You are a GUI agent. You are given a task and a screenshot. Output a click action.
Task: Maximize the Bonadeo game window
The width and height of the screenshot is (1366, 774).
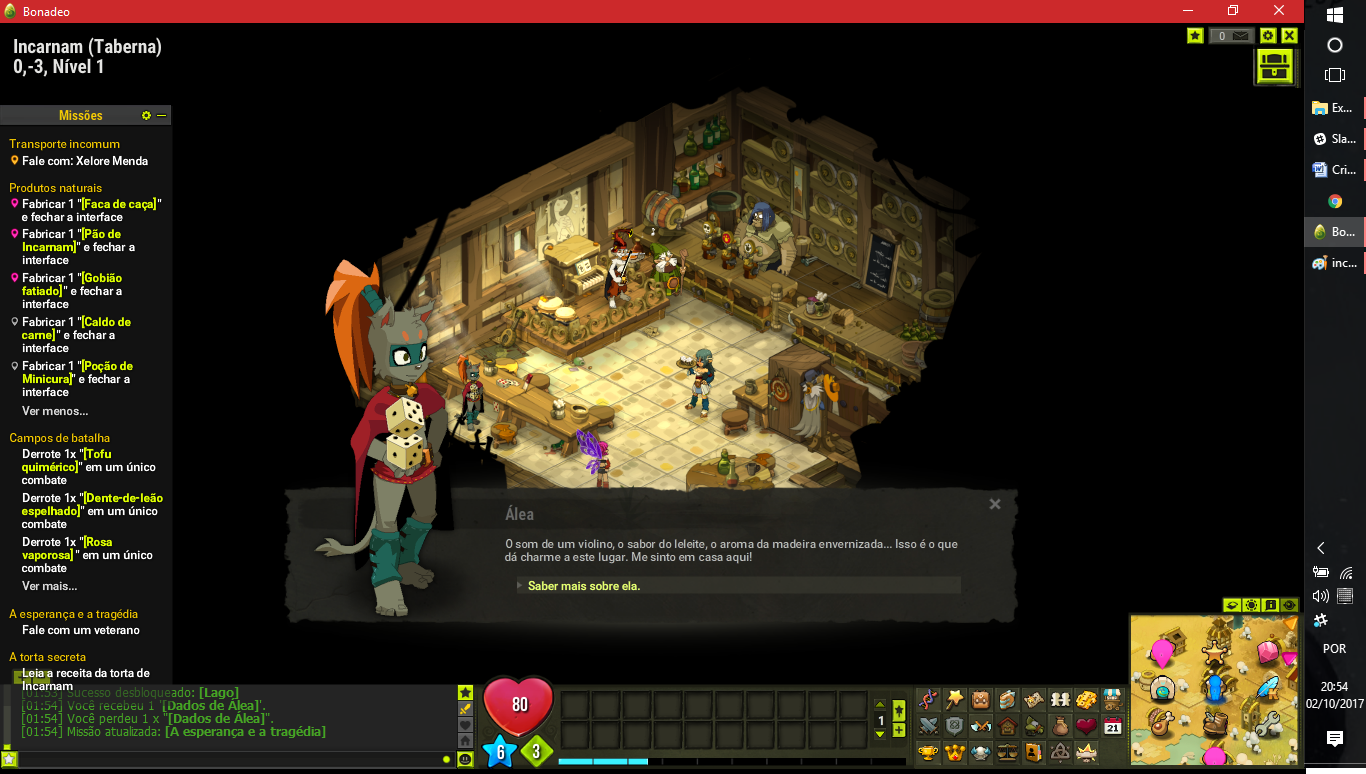[x=1233, y=11]
